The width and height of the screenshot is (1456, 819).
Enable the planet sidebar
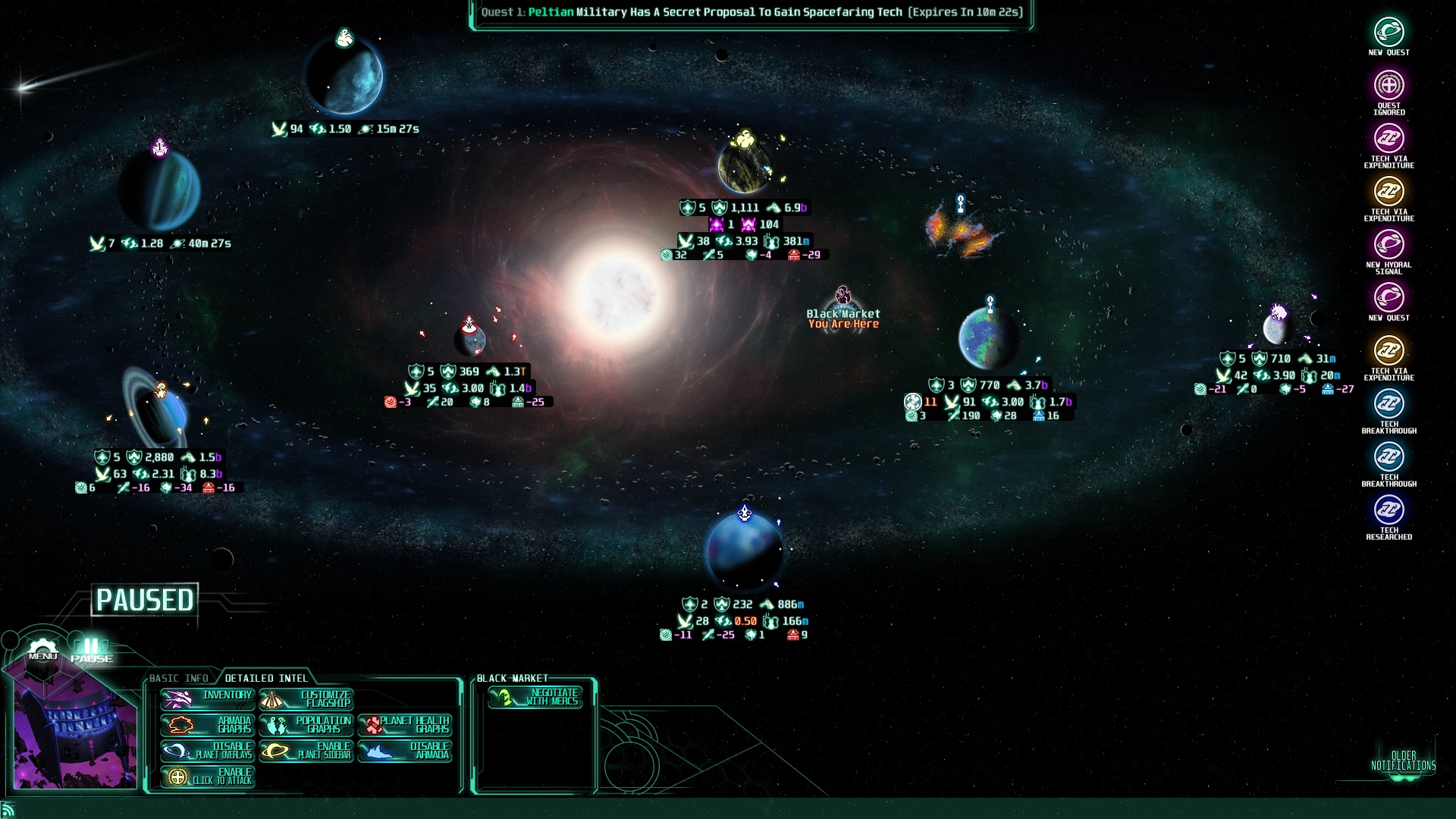click(x=306, y=751)
